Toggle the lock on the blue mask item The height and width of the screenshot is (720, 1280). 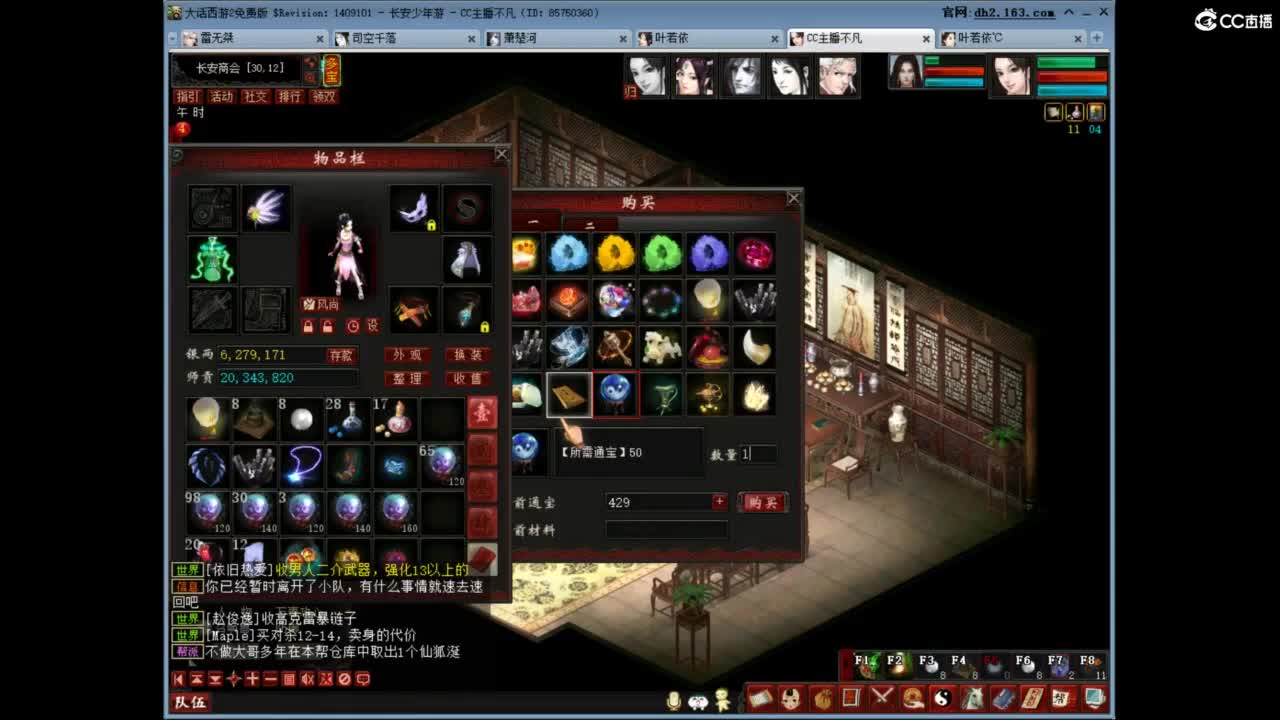click(x=431, y=226)
